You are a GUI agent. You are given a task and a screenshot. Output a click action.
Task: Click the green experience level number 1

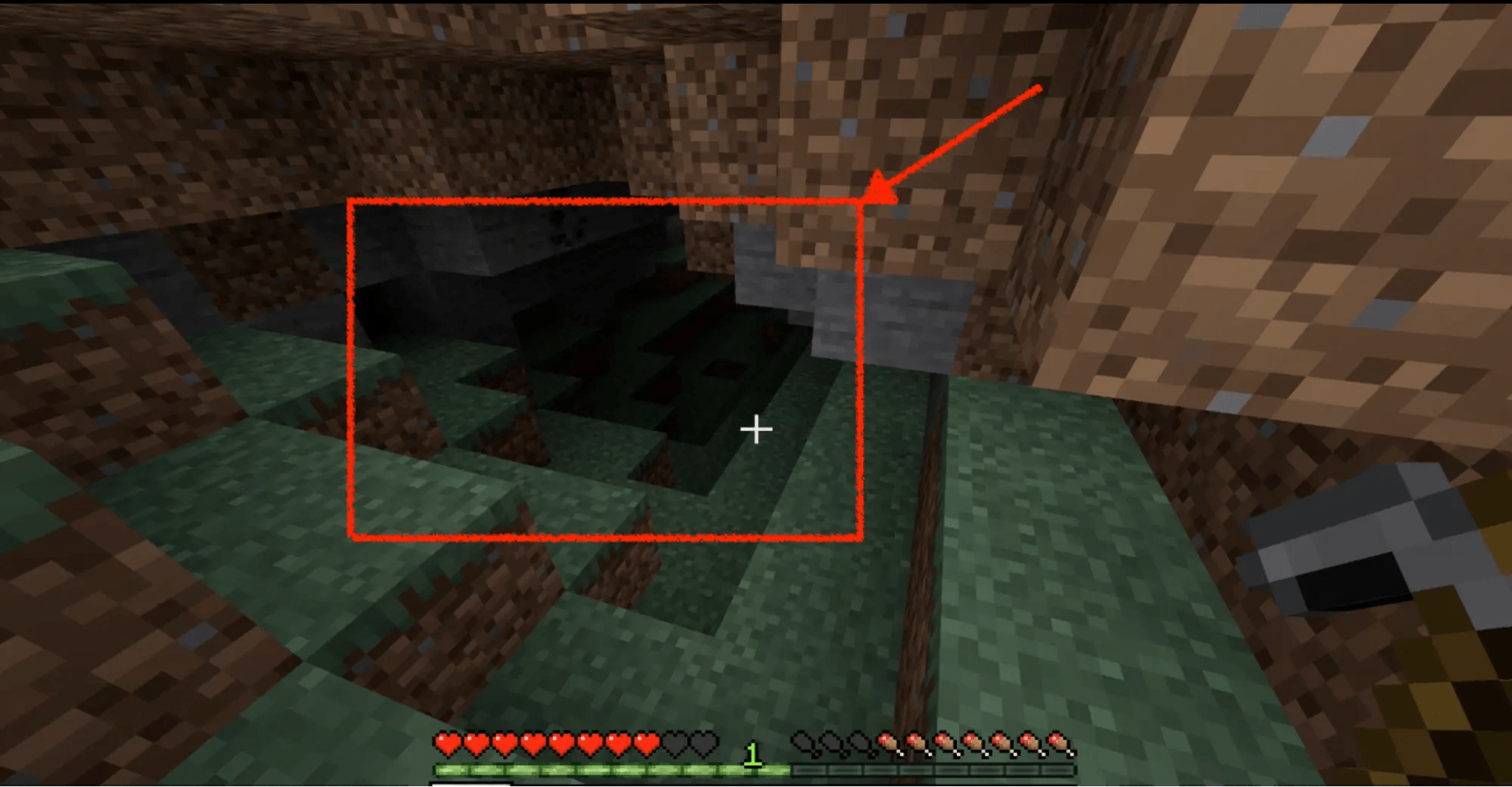[x=752, y=754]
